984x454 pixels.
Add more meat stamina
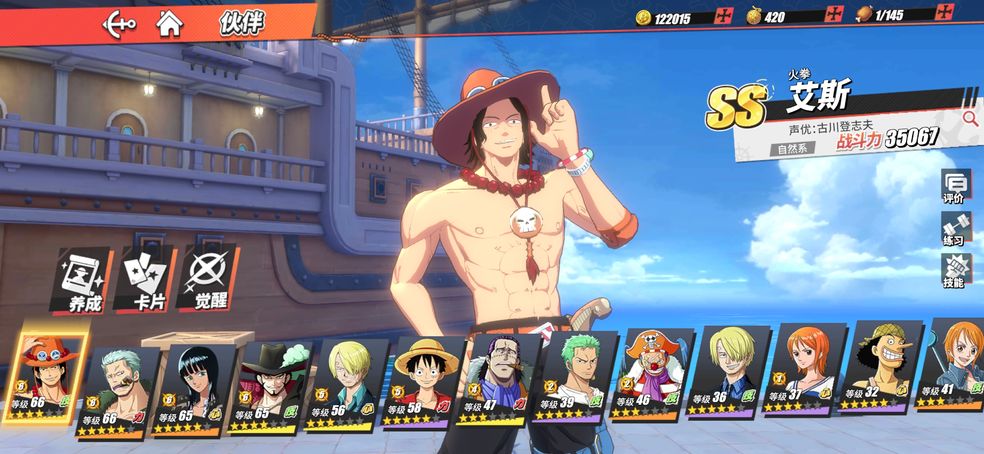[944, 14]
